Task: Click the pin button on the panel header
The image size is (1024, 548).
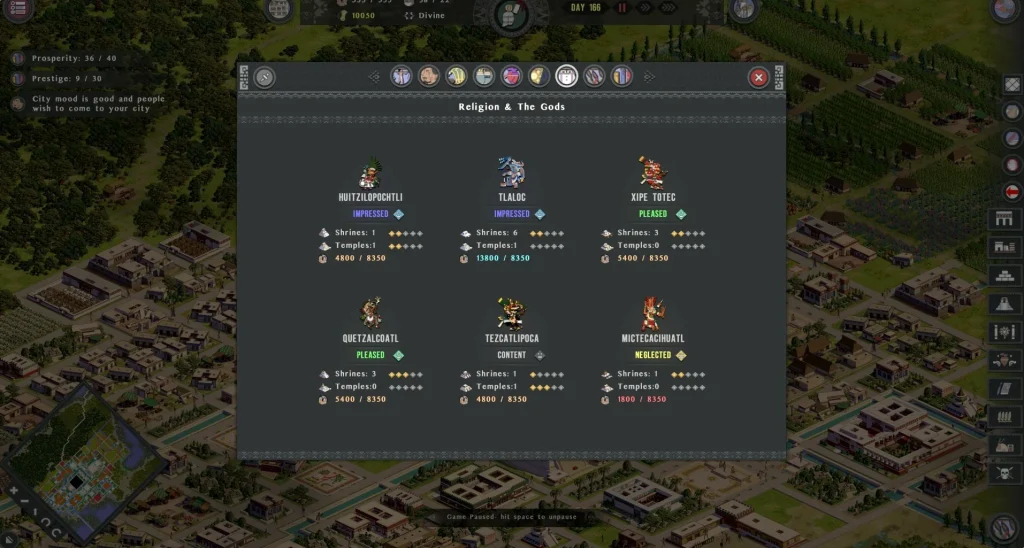Action: (265, 77)
